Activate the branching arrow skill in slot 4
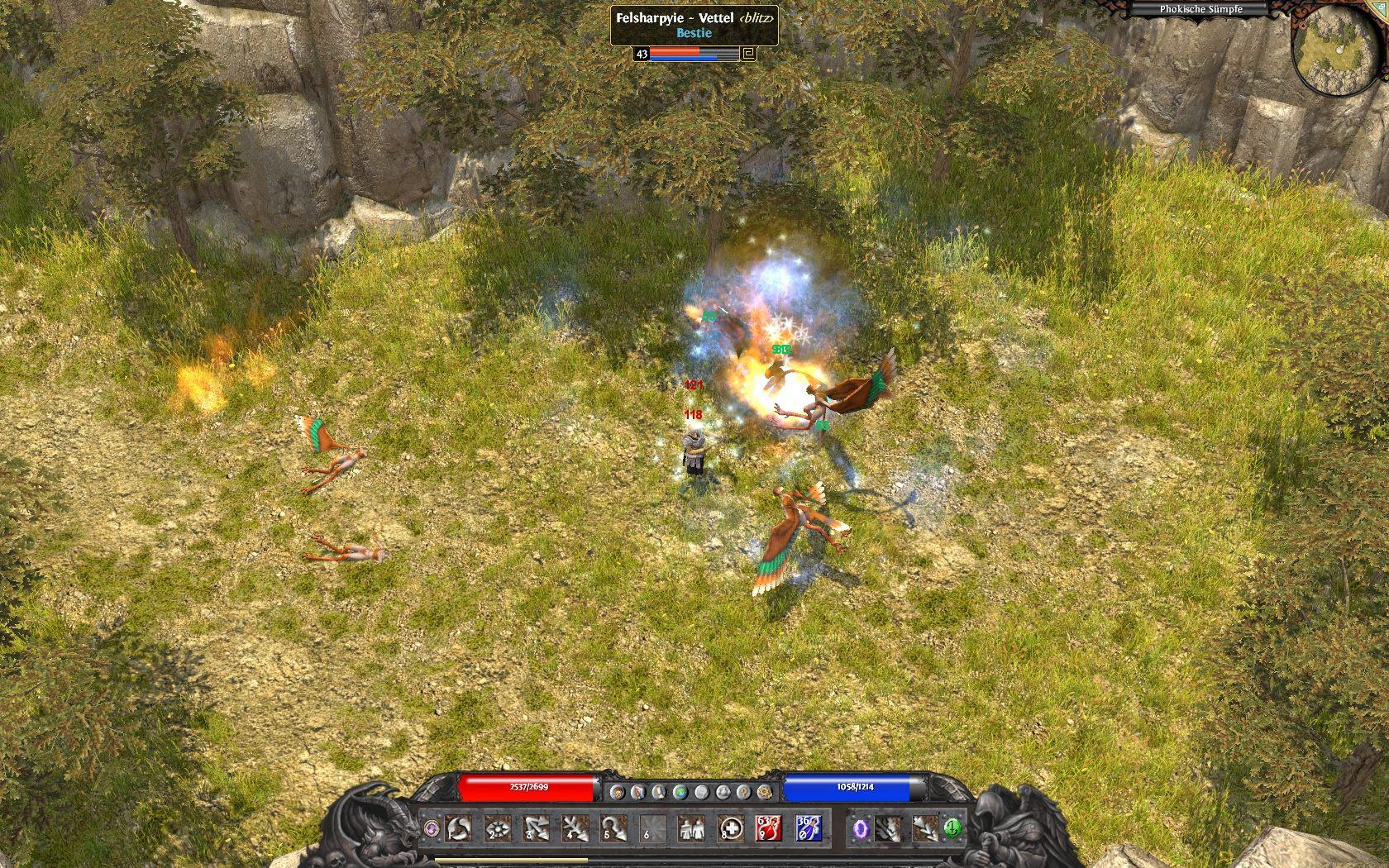This screenshot has width=1389, height=868. [x=575, y=827]
